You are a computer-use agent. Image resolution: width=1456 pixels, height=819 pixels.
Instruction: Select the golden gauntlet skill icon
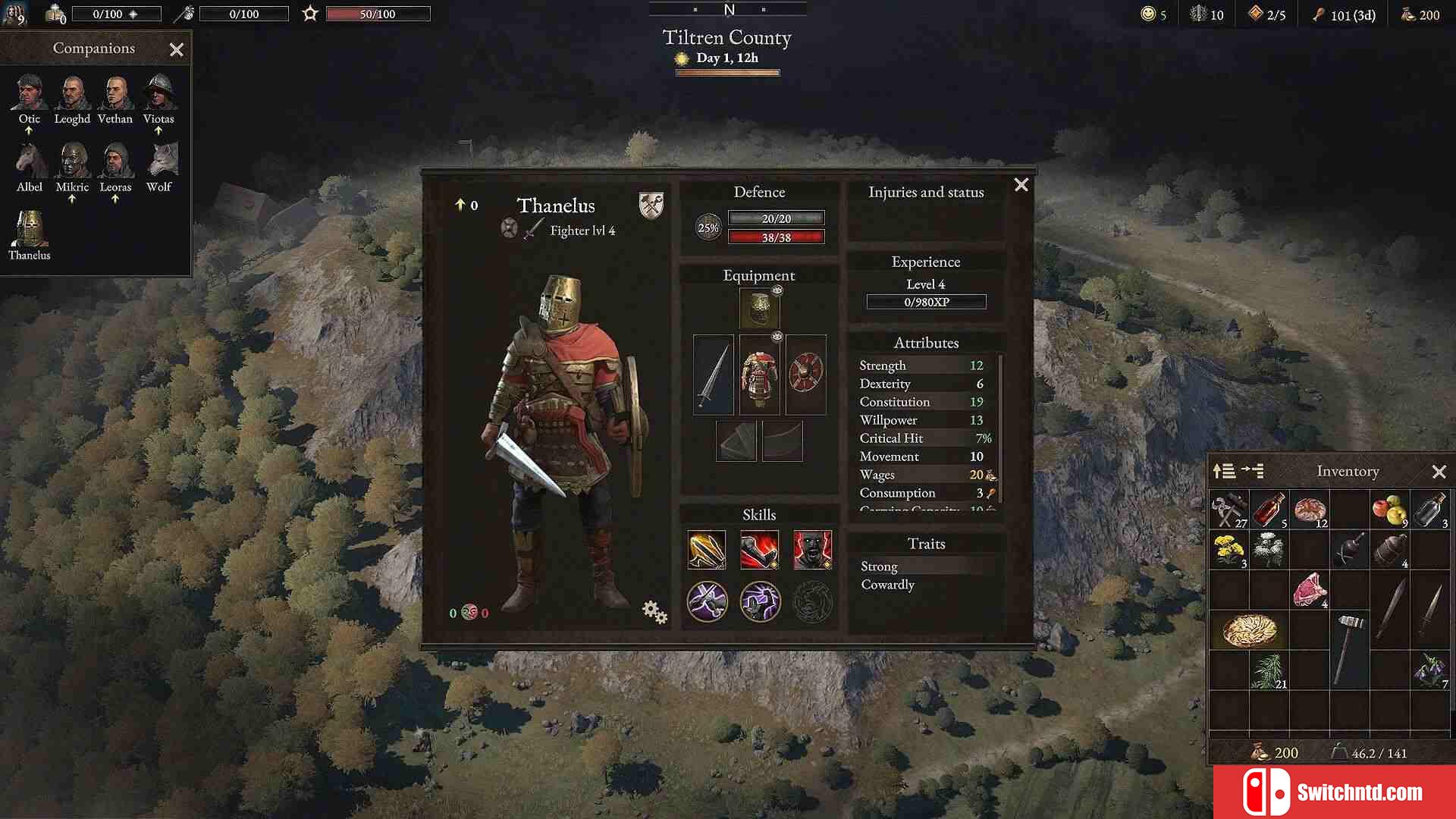point(707,550)
